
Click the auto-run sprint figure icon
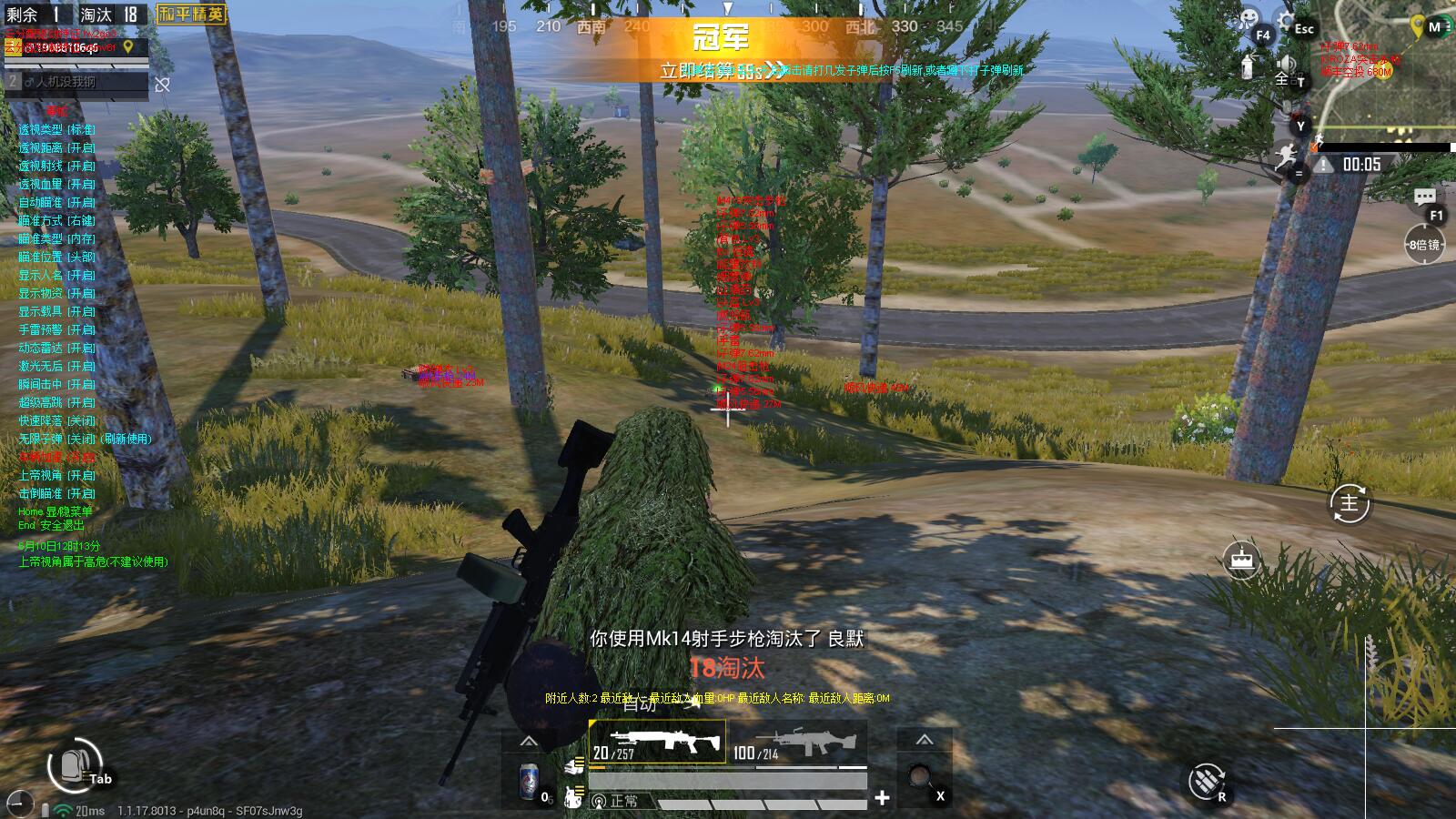tap(1287, 157)
